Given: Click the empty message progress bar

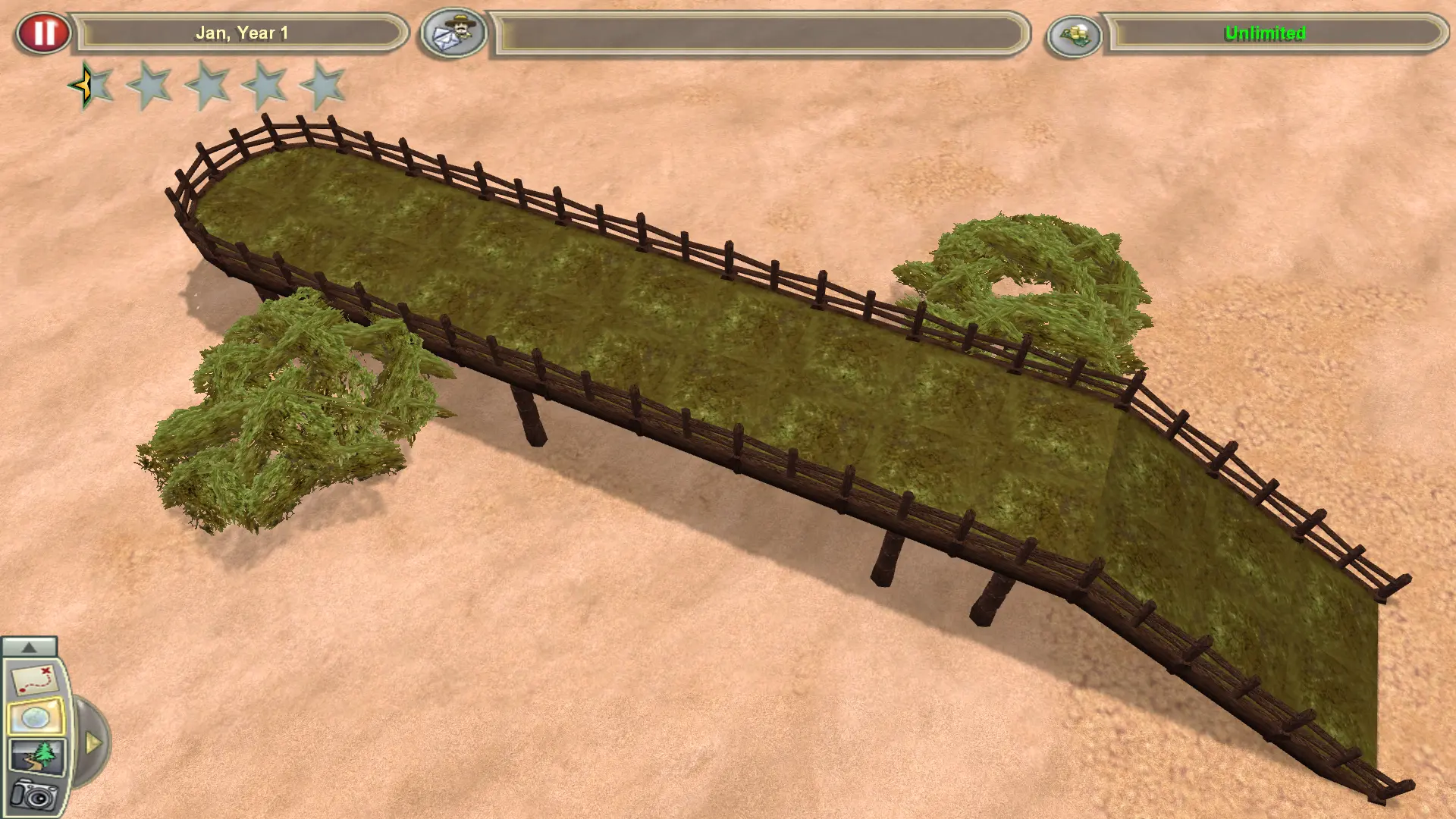Looking at the screenshot, I should coord(758,33).
